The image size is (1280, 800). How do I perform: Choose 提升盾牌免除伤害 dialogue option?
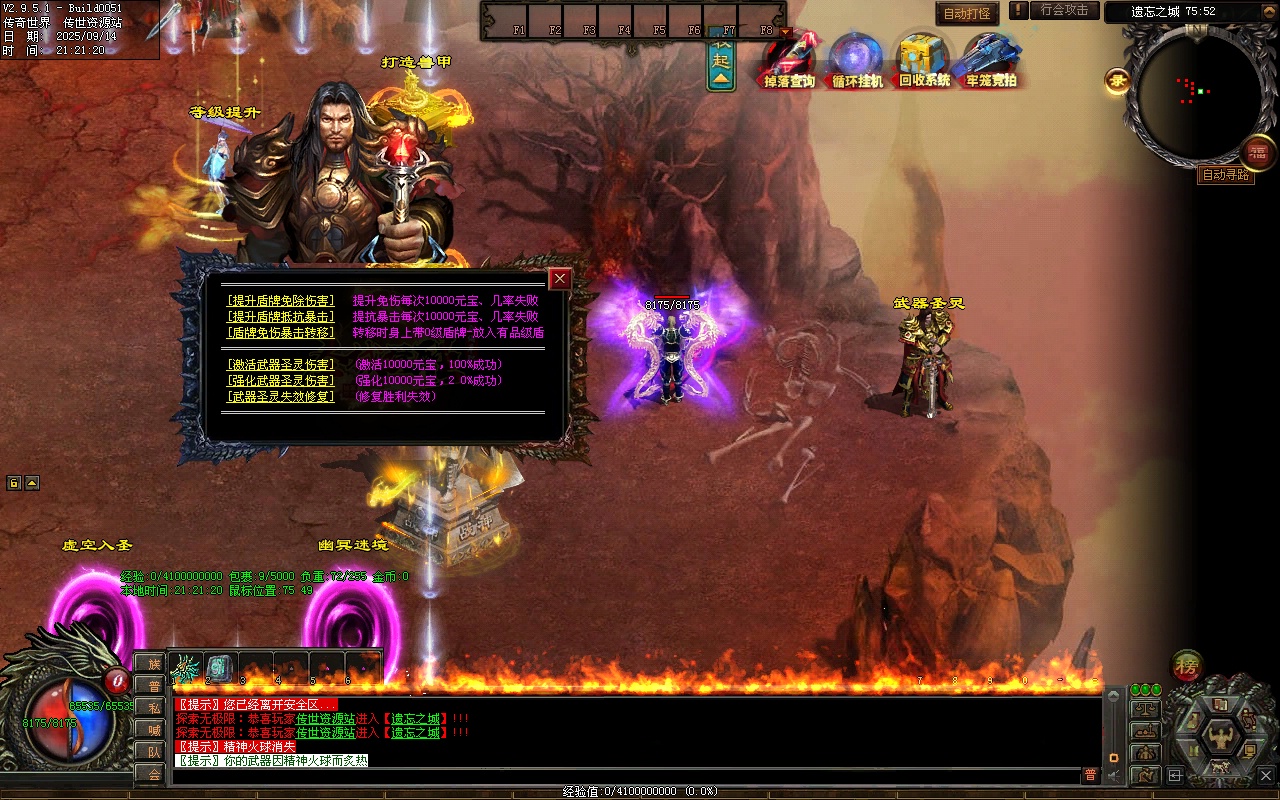(x=281, y=300)
